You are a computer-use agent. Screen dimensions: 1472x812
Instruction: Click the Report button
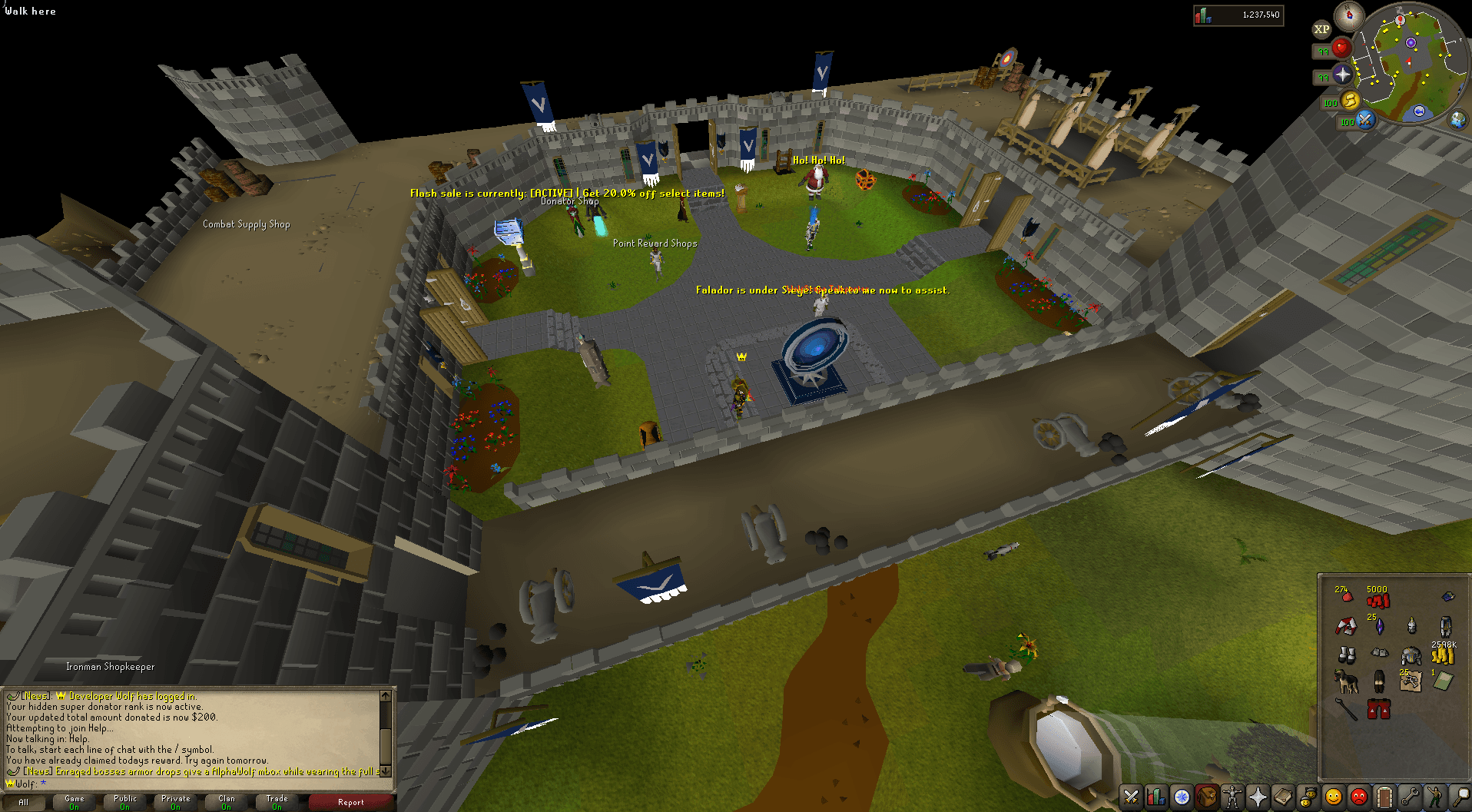[x=350, y=801]
